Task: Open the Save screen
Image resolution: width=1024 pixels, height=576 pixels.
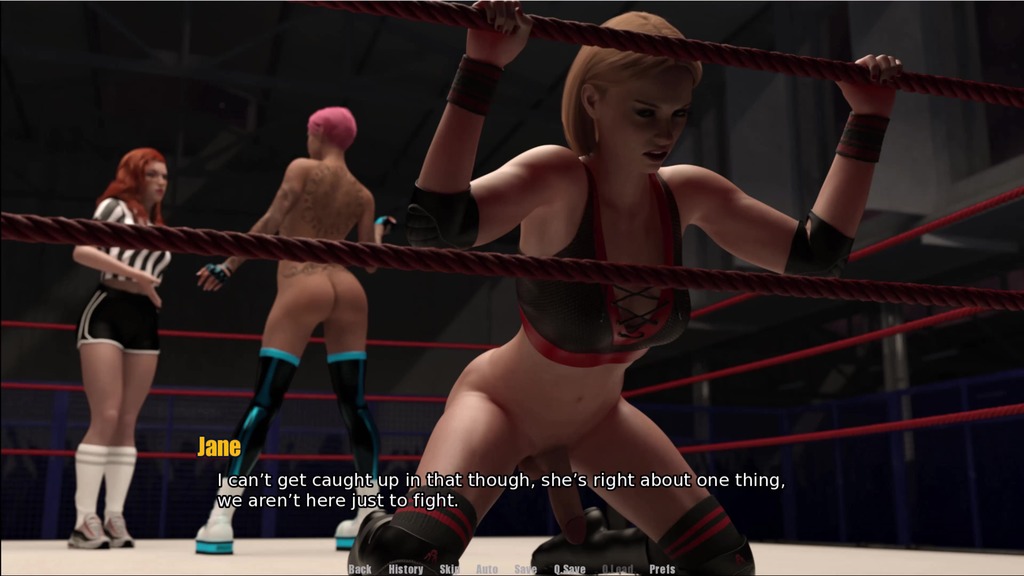Action: [526, 569]
